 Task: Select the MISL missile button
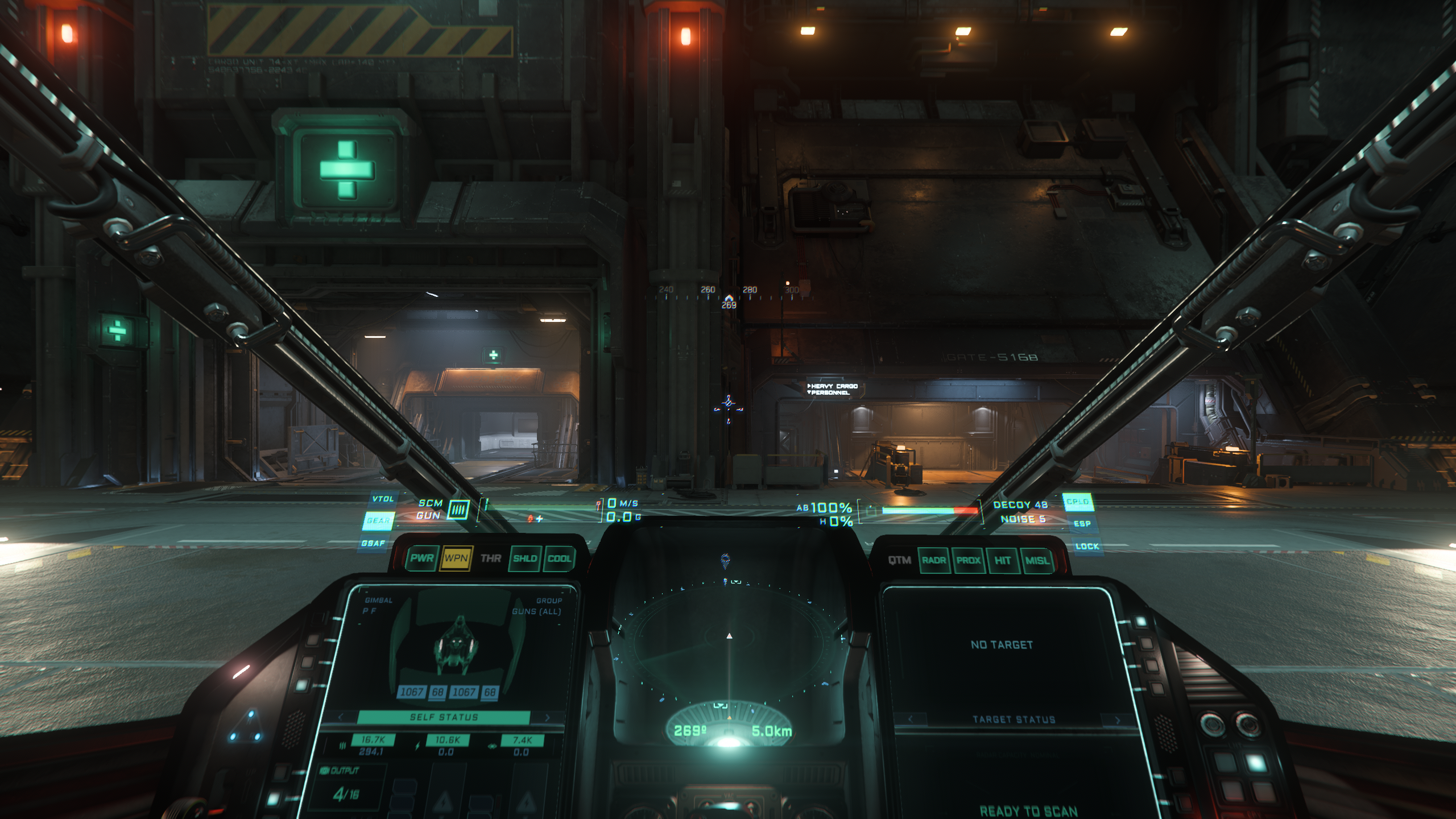[1037, 560]
